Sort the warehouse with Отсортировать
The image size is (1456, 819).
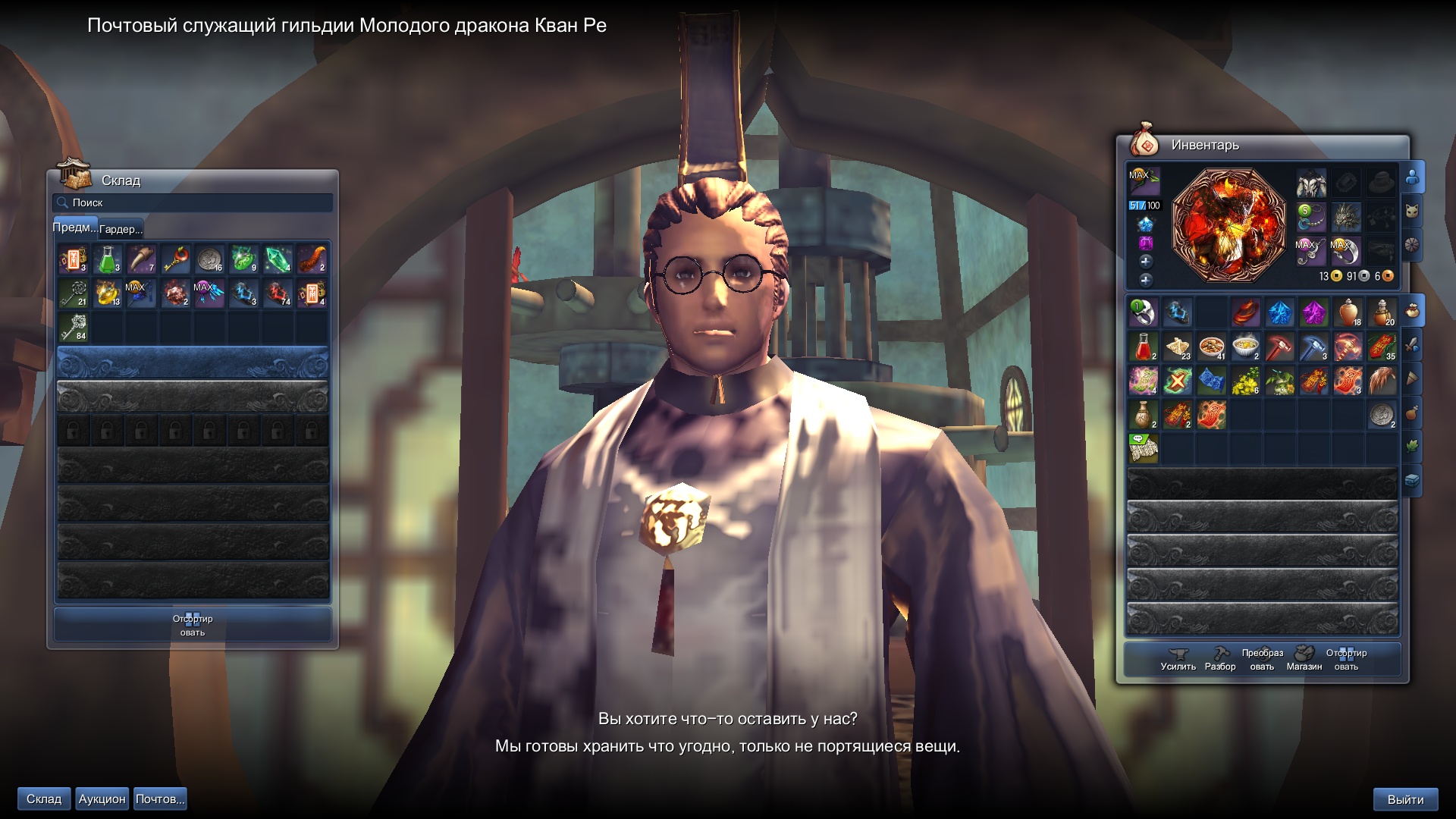point(193,626)
